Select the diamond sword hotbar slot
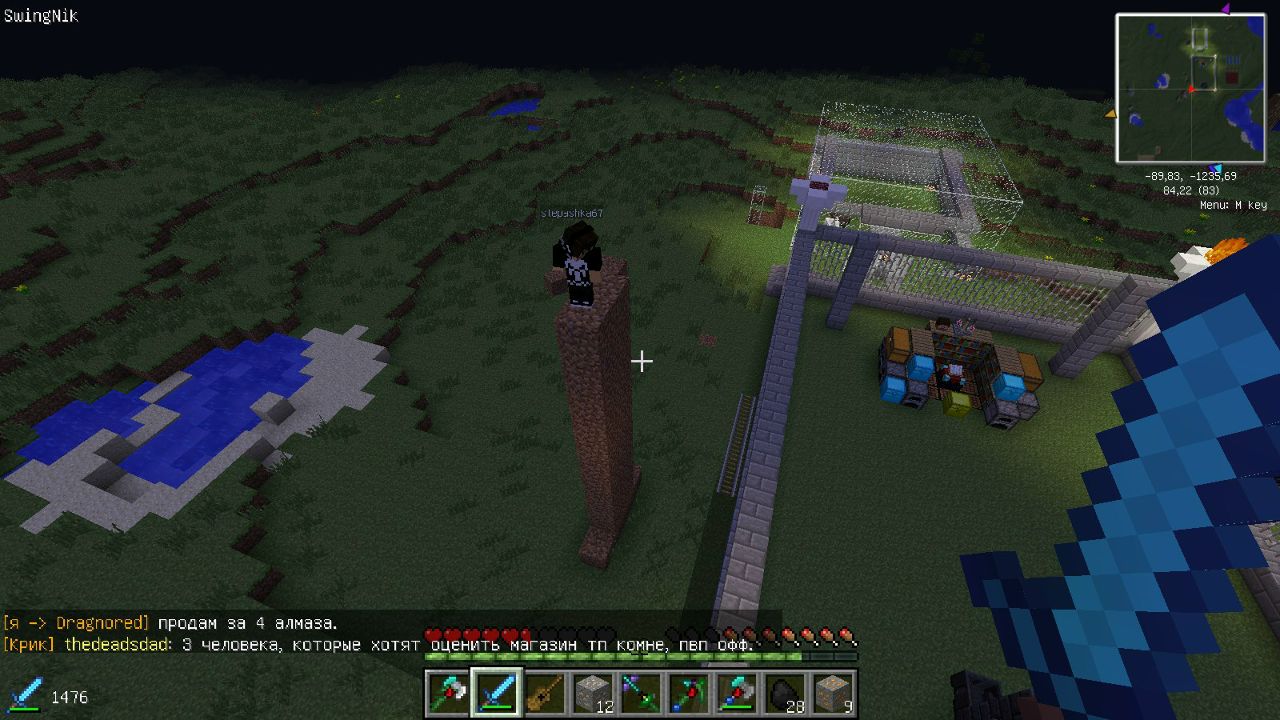Screen dimensions: 1280x720 point(497,692)
